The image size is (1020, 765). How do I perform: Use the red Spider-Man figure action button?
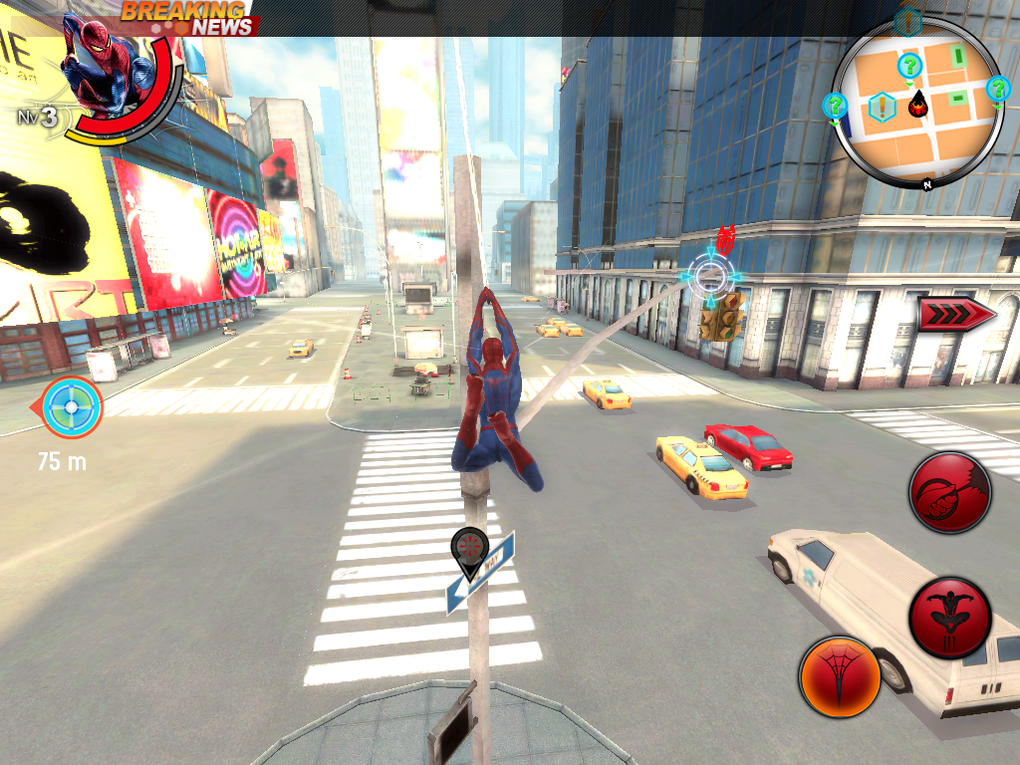(949, 616)
